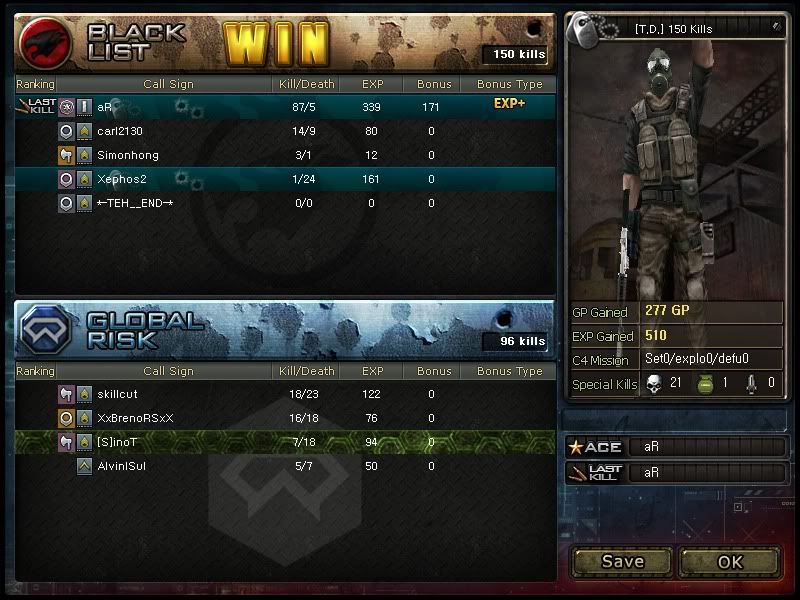Confirm results with the OK button

tap(730, 561)
